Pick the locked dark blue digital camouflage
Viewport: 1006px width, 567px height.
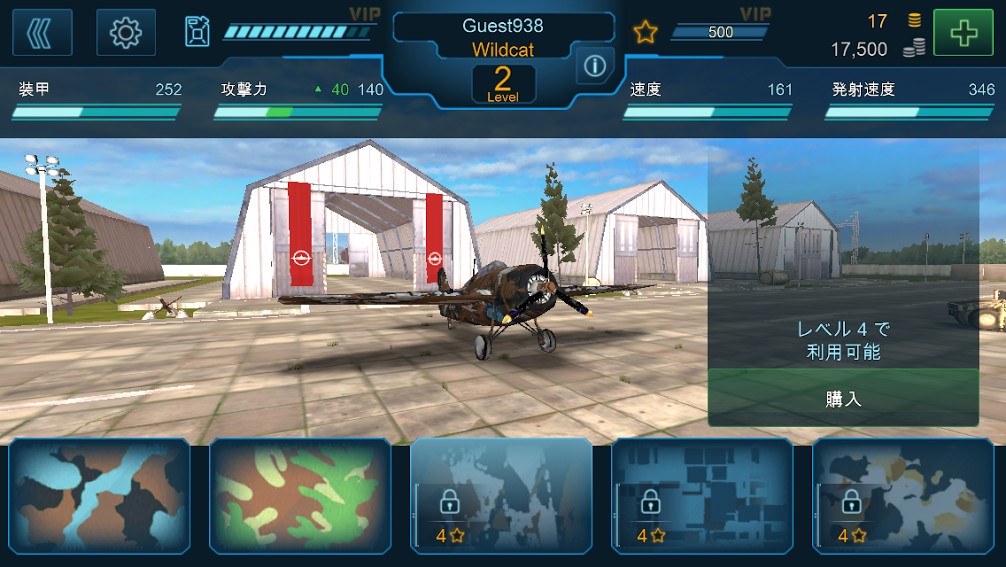coord(702,495)
